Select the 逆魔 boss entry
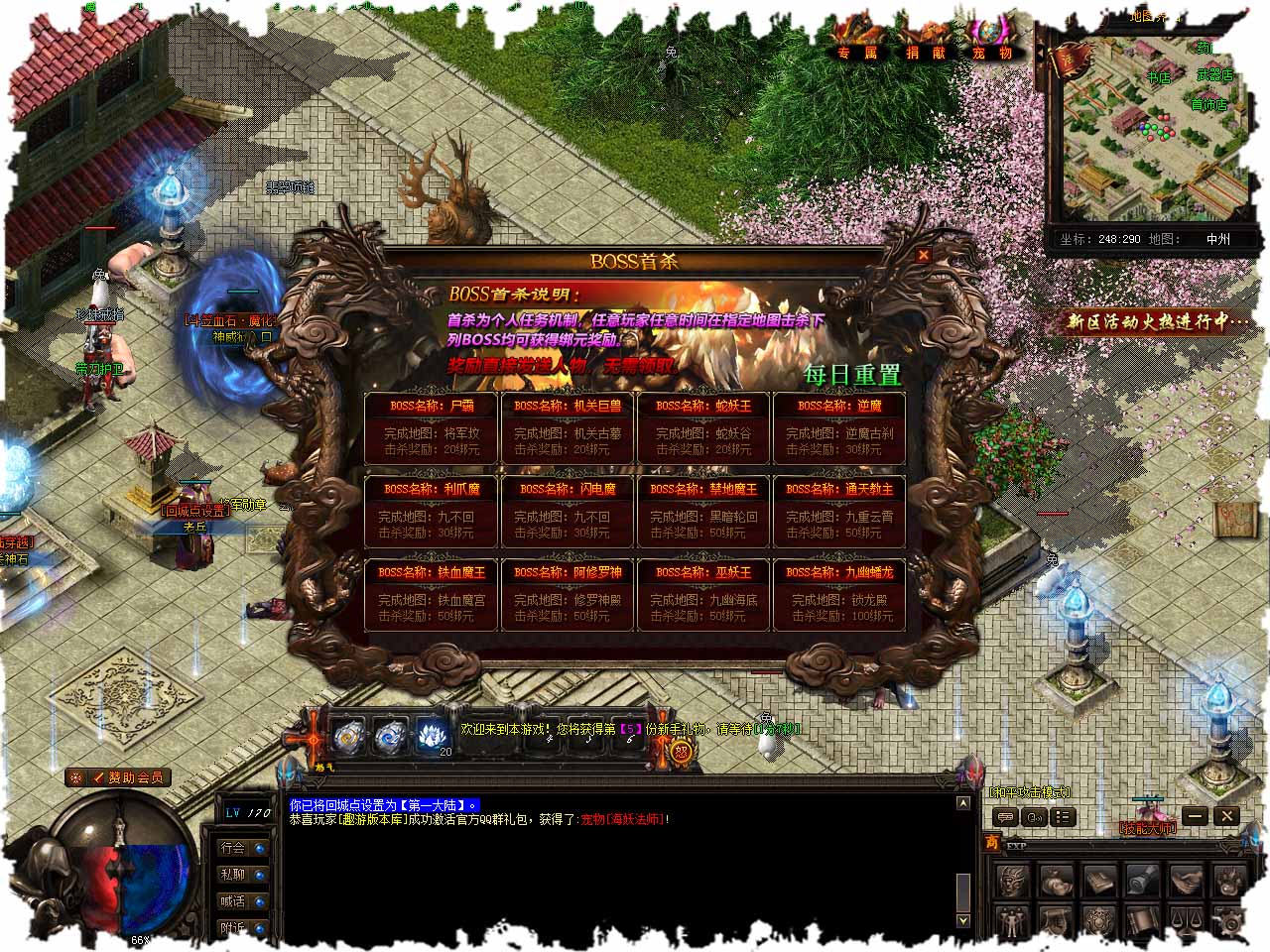The width and height of the screenshot is (1270, 952). coord(839,427)
